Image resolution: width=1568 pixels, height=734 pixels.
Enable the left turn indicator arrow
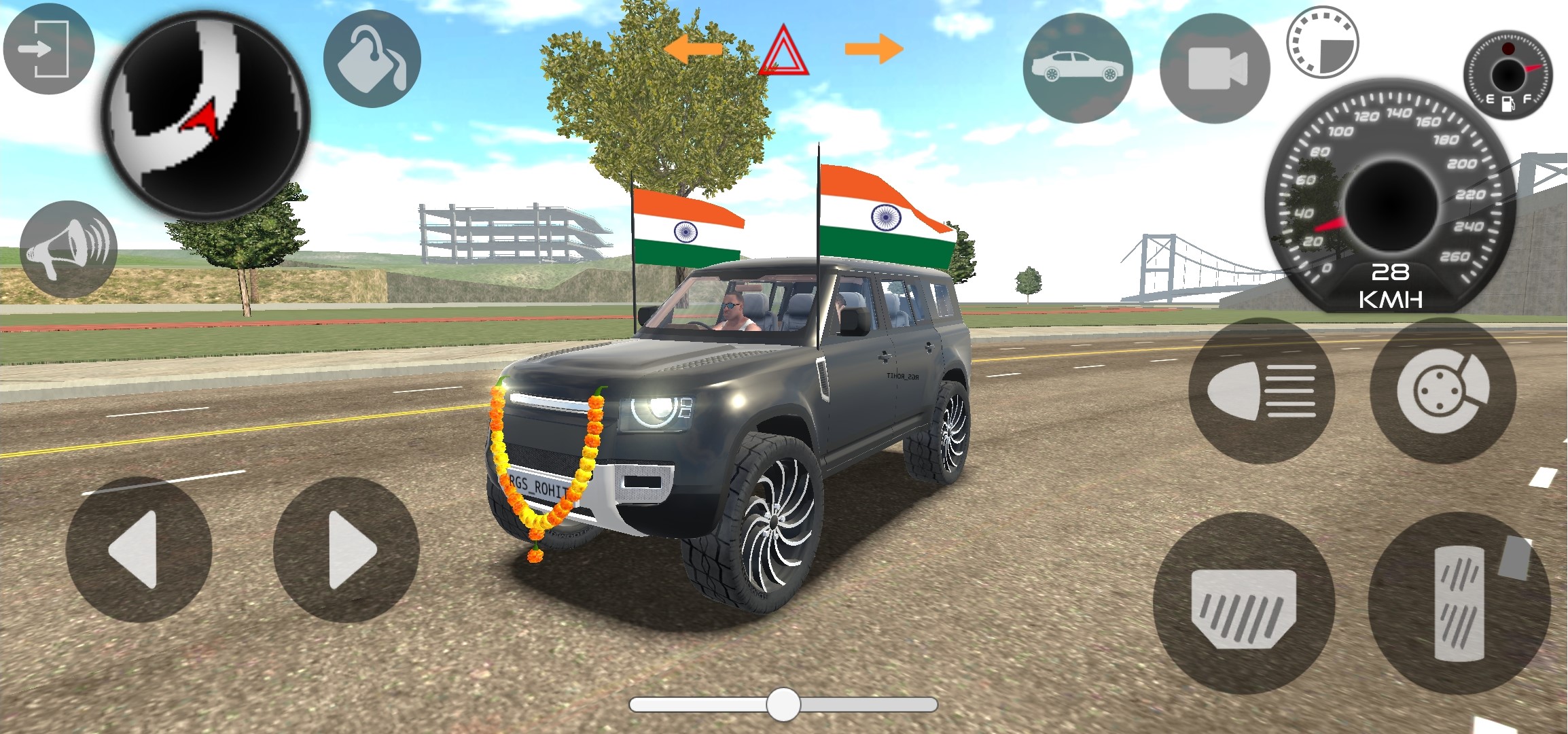(694, 49)
